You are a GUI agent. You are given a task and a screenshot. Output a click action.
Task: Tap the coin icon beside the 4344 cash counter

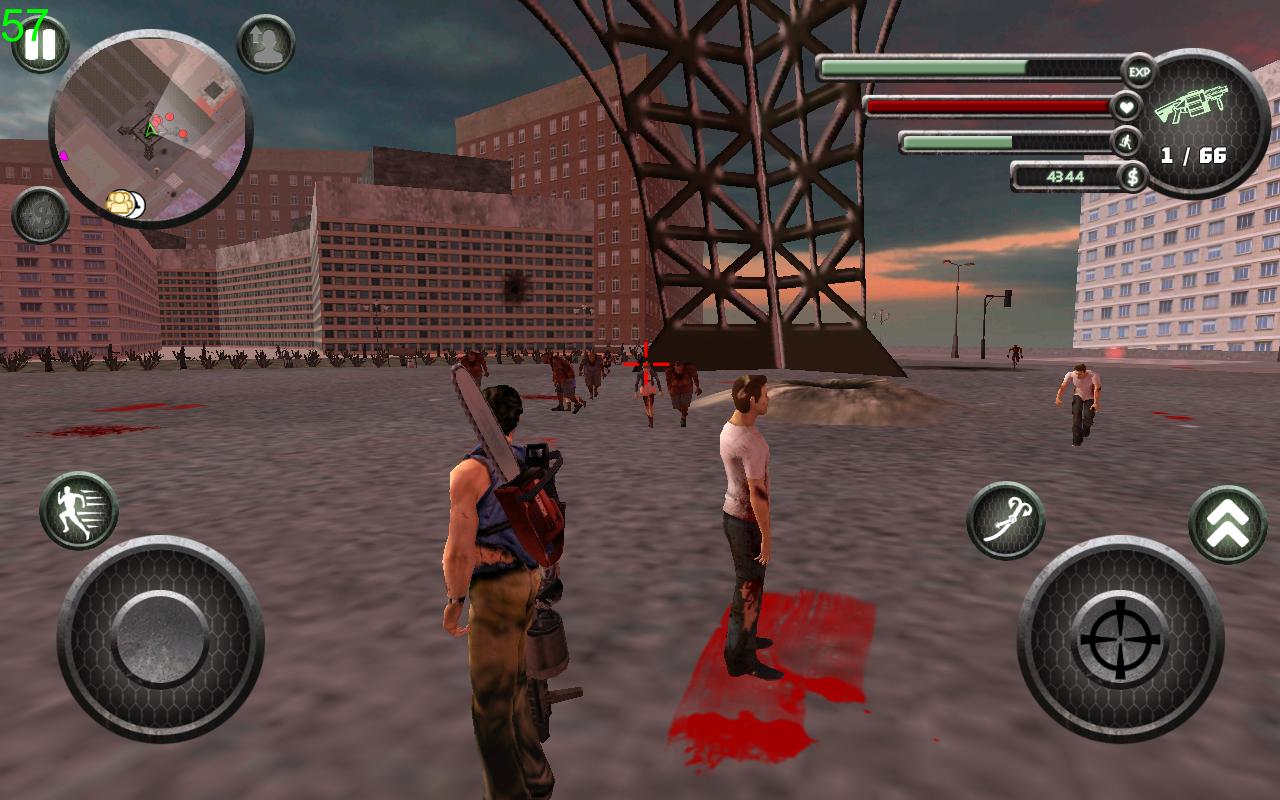point(1131,175)
